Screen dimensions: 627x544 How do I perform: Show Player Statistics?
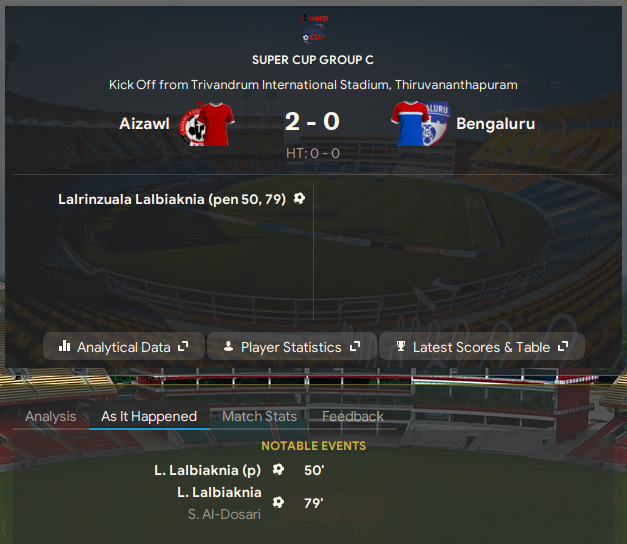(x=291, y=347)
